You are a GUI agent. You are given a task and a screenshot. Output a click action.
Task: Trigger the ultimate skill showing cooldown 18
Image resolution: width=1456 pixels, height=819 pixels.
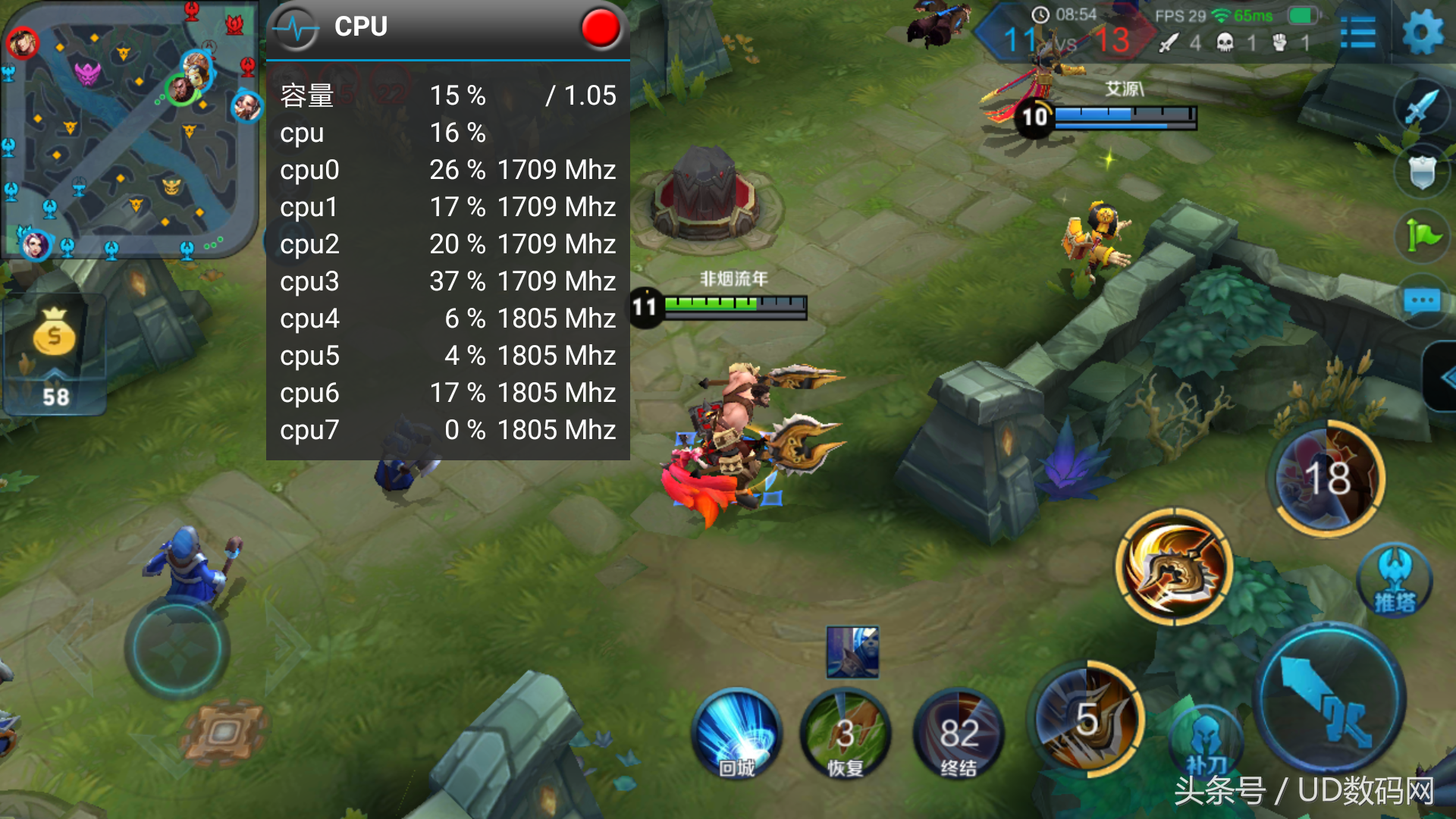pos(1327,479)
